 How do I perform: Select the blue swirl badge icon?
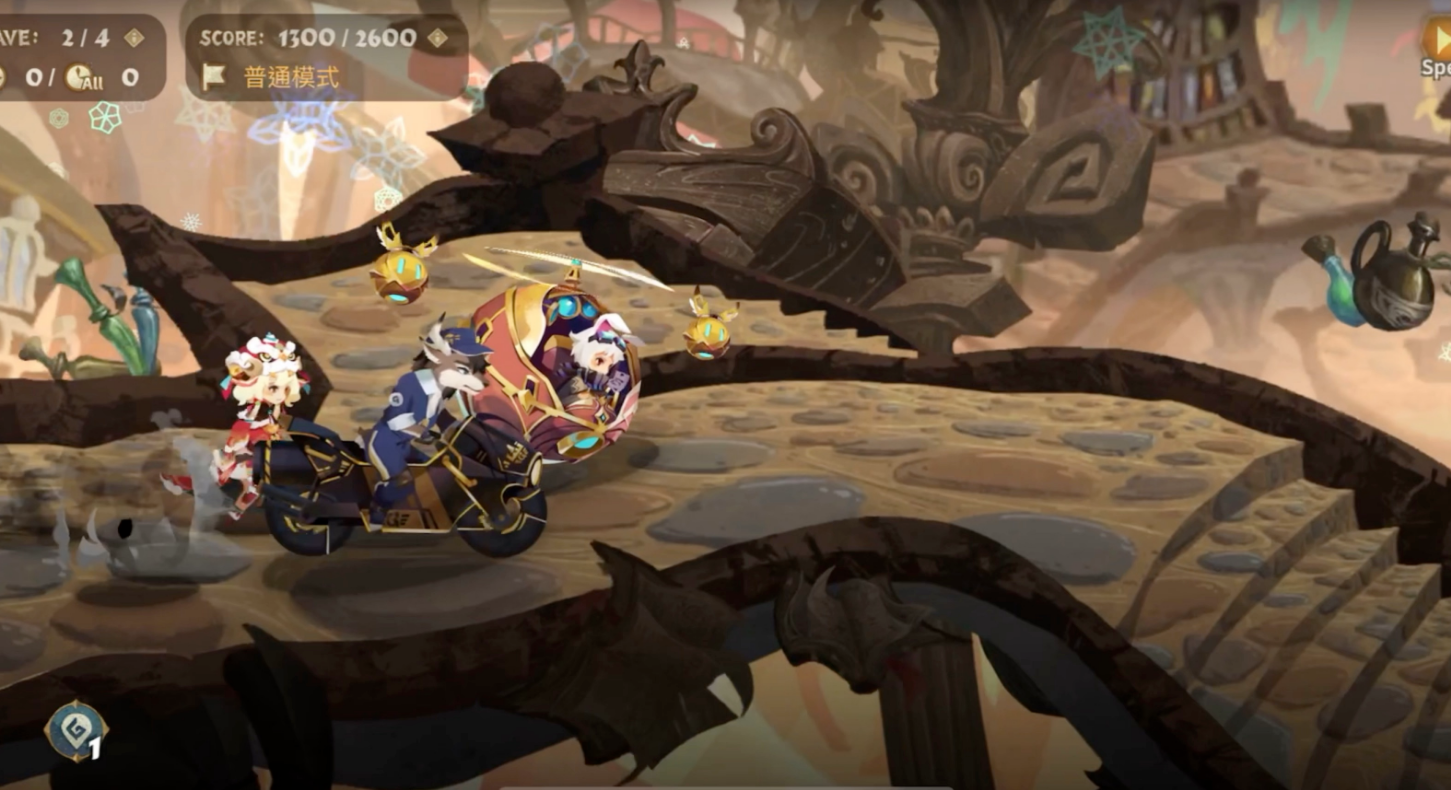point(76,731)
